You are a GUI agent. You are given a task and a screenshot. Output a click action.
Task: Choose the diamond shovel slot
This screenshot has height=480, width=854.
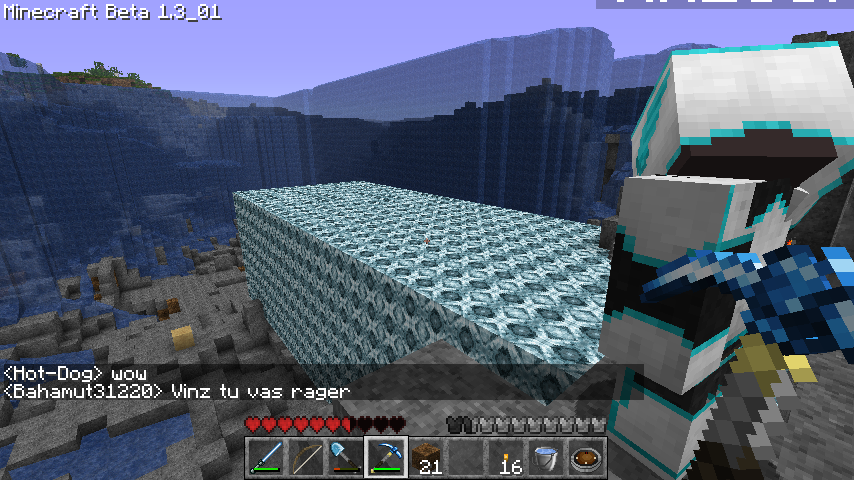pos(345,458)
